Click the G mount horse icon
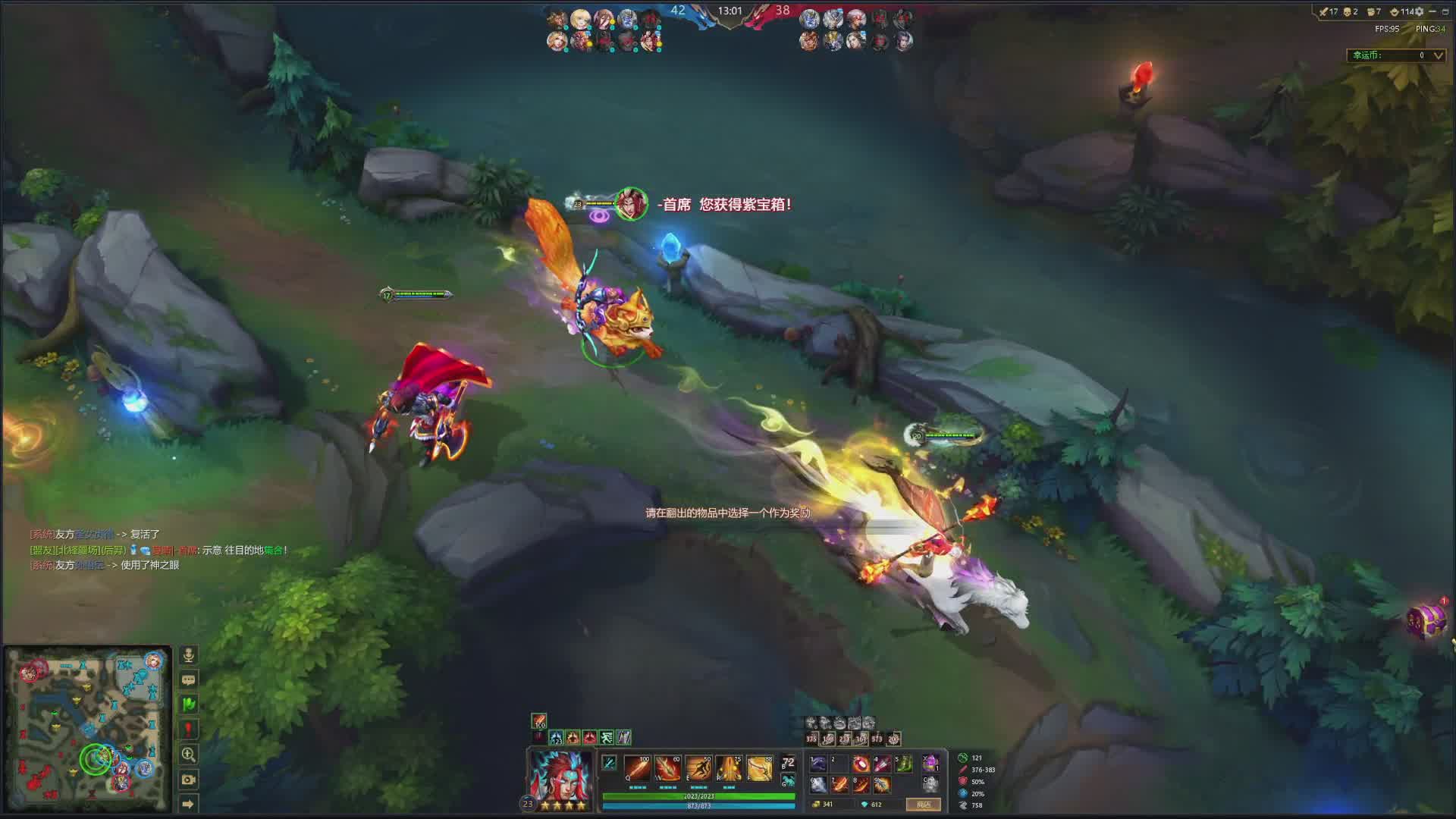The height and width of the screenshot is (819, 1456). [x=789, y=780]
